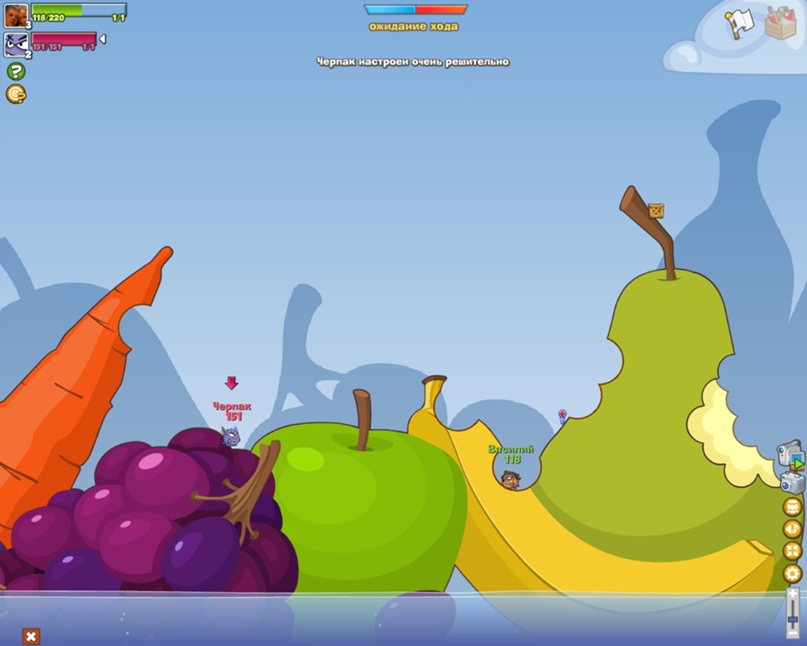Image resolution: width=807 pixels, height=646 pixels.
Task: Toggle sound effects with the speaker button
Action: pyautogui.click(x=792, y=507)
